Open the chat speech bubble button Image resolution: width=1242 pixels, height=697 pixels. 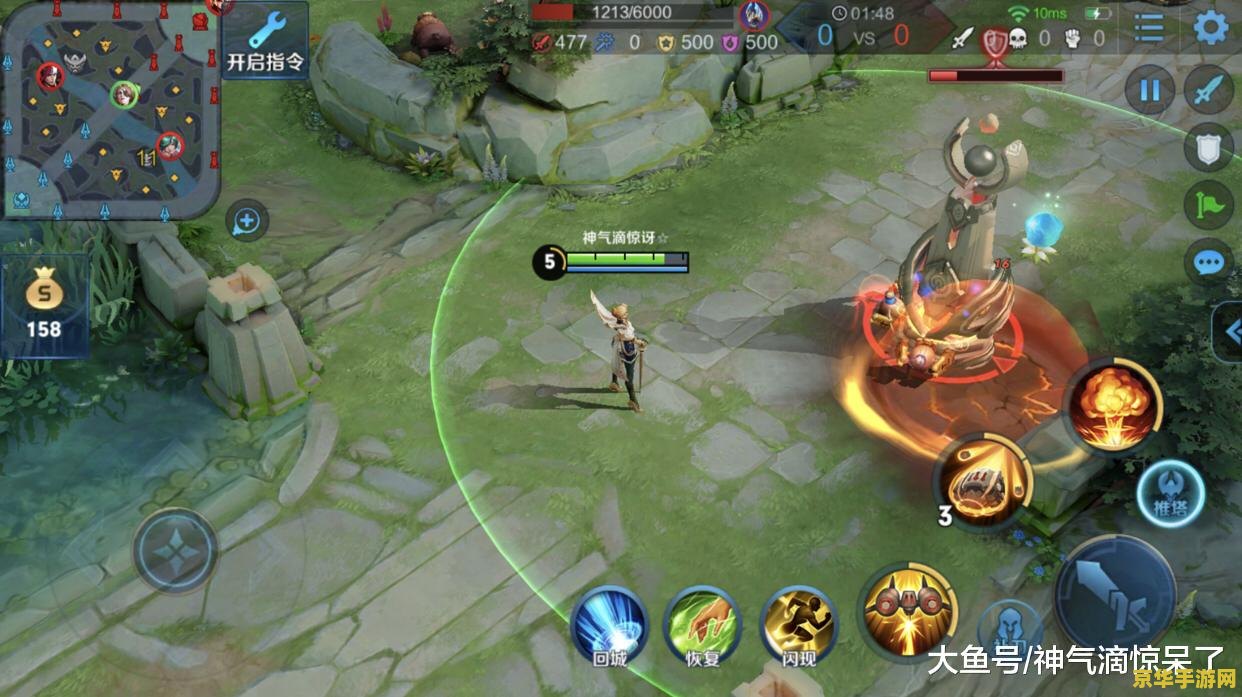click(x=1208, y=263)
